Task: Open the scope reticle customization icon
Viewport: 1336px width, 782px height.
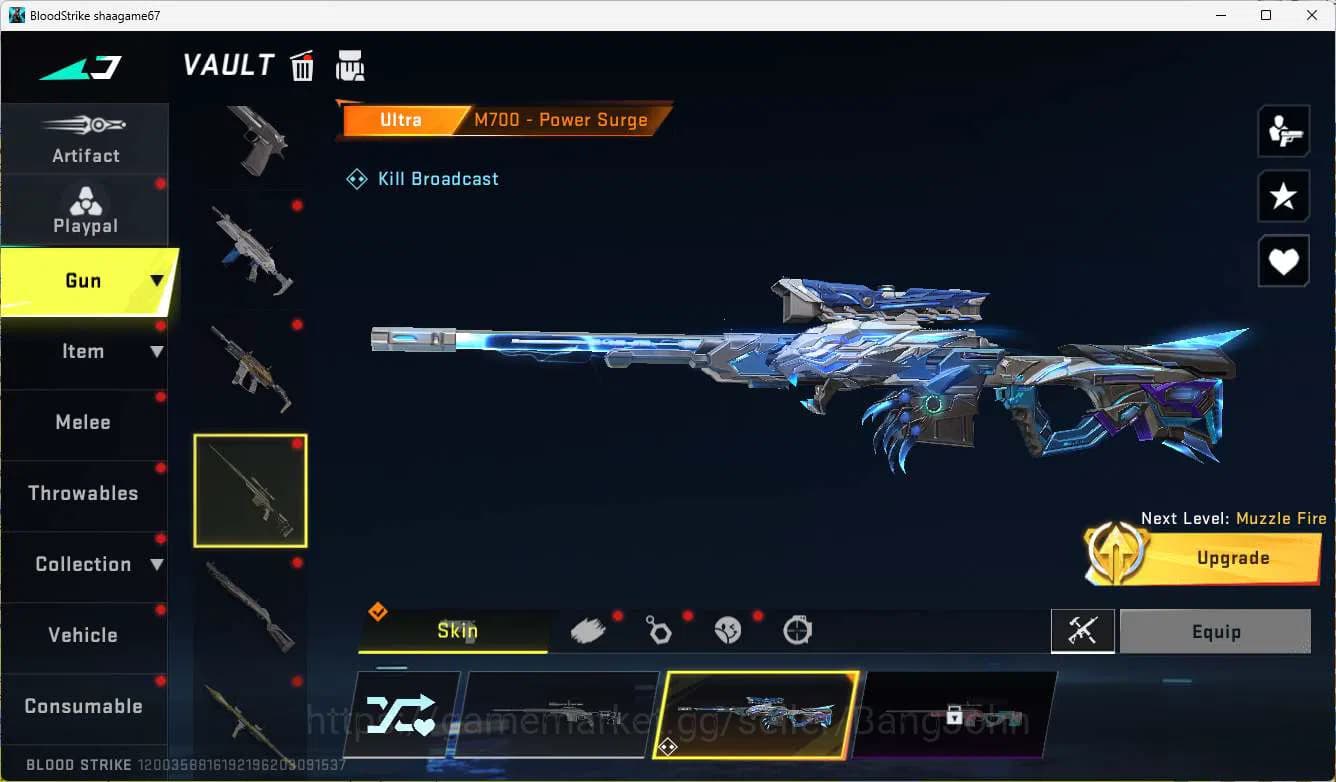Action: [x=796, y=630]
